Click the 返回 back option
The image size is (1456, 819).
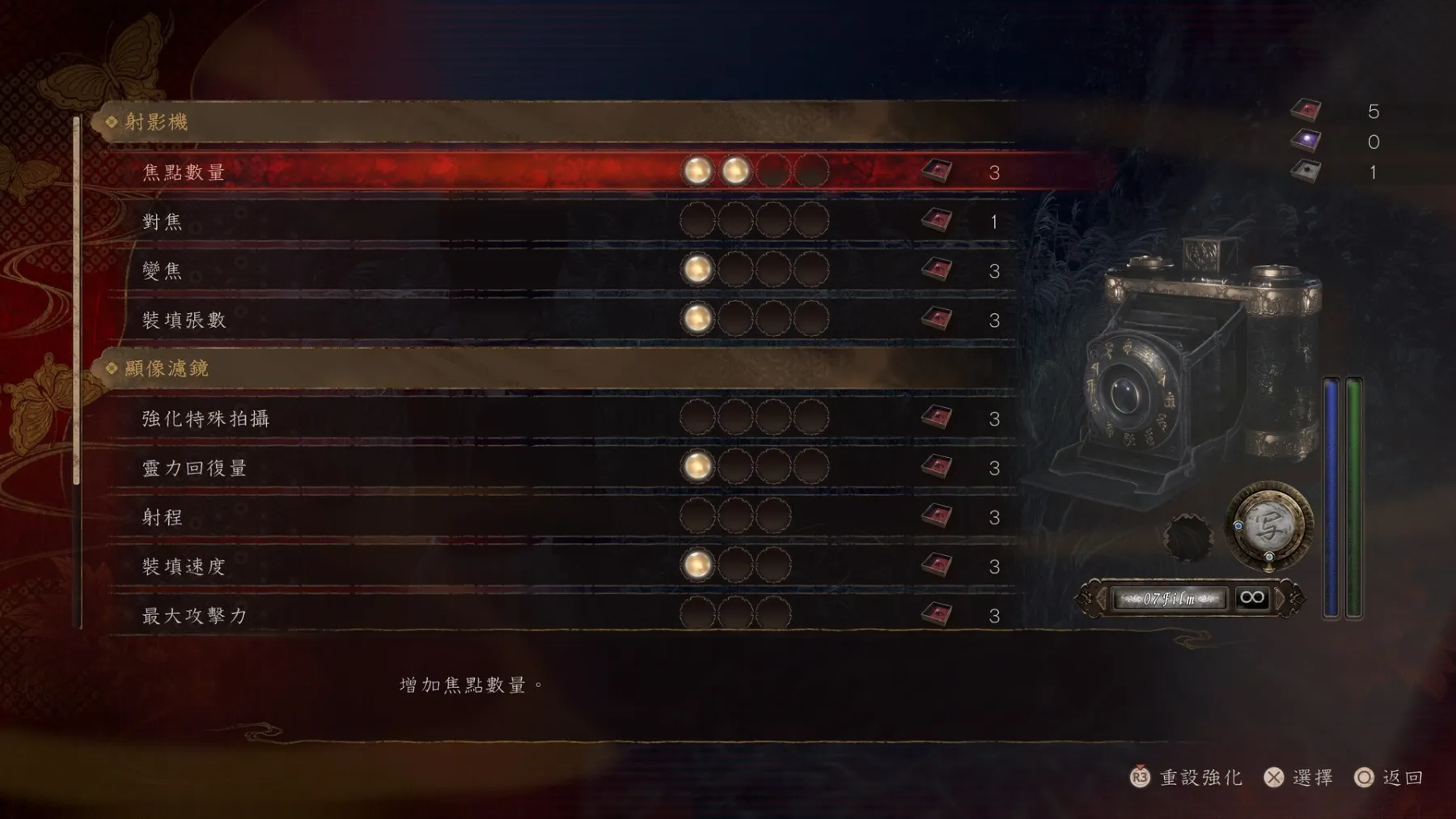click(1390, 778)
